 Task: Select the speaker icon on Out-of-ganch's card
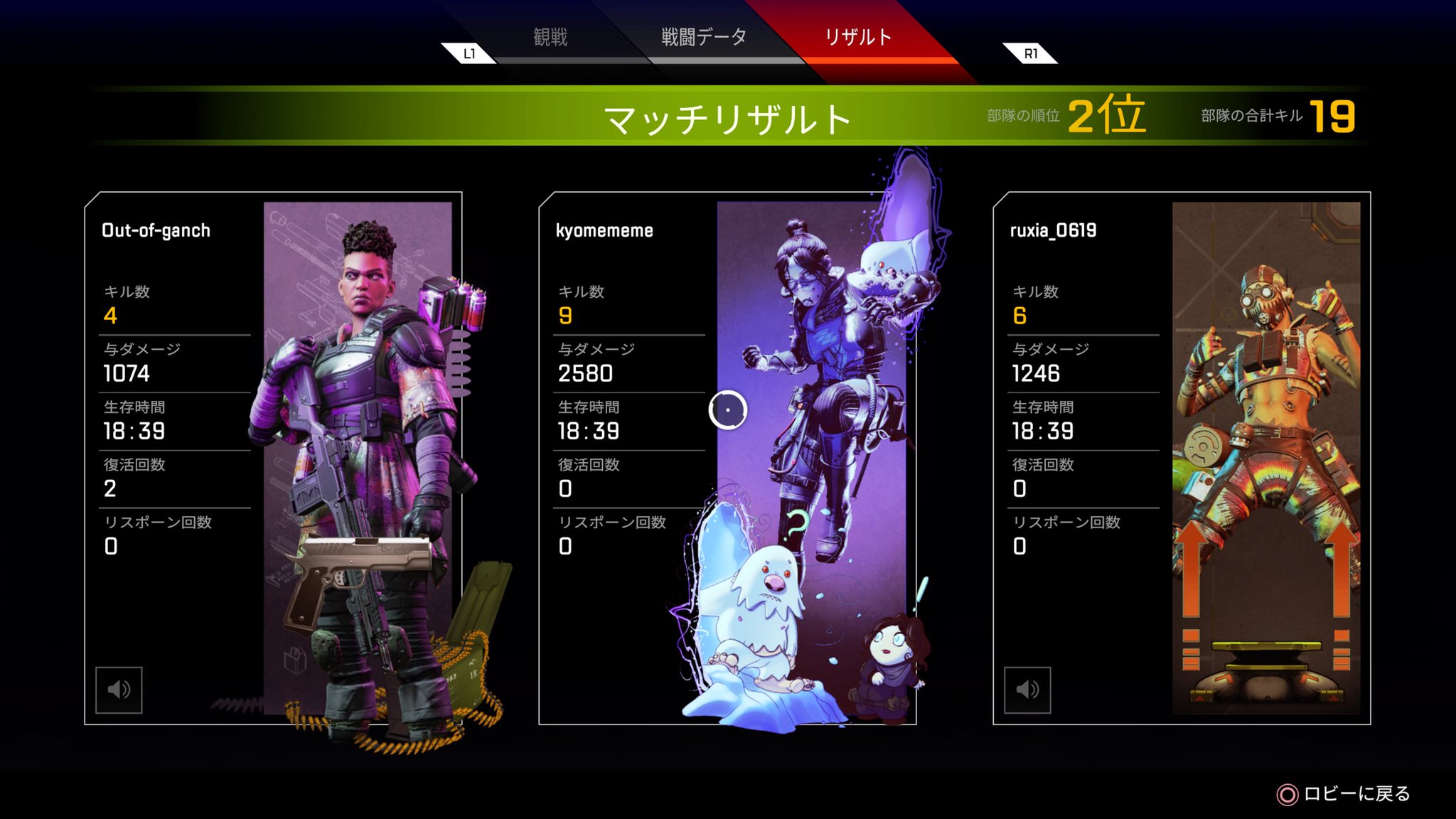120,688
